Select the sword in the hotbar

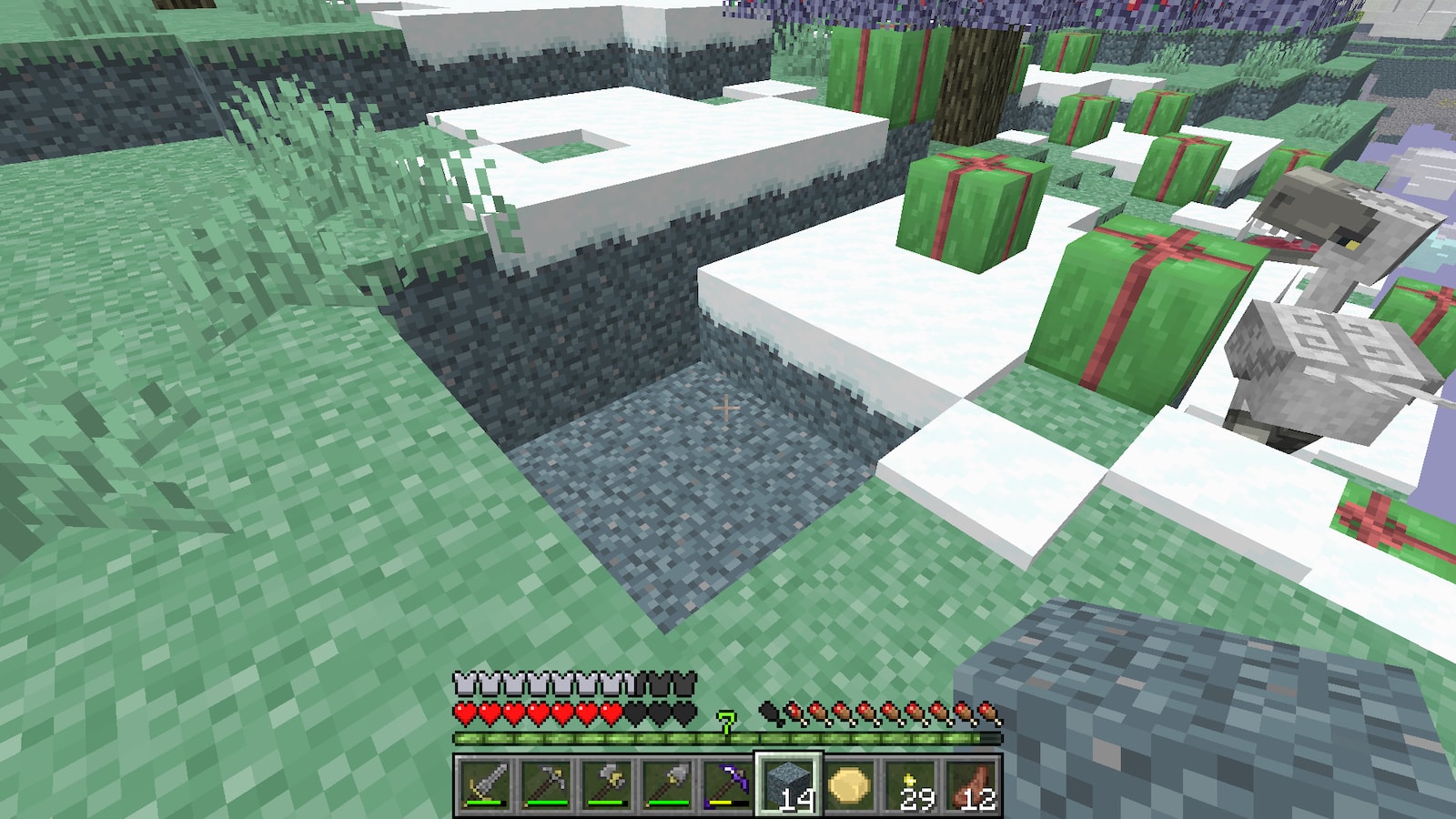[484, 784]
